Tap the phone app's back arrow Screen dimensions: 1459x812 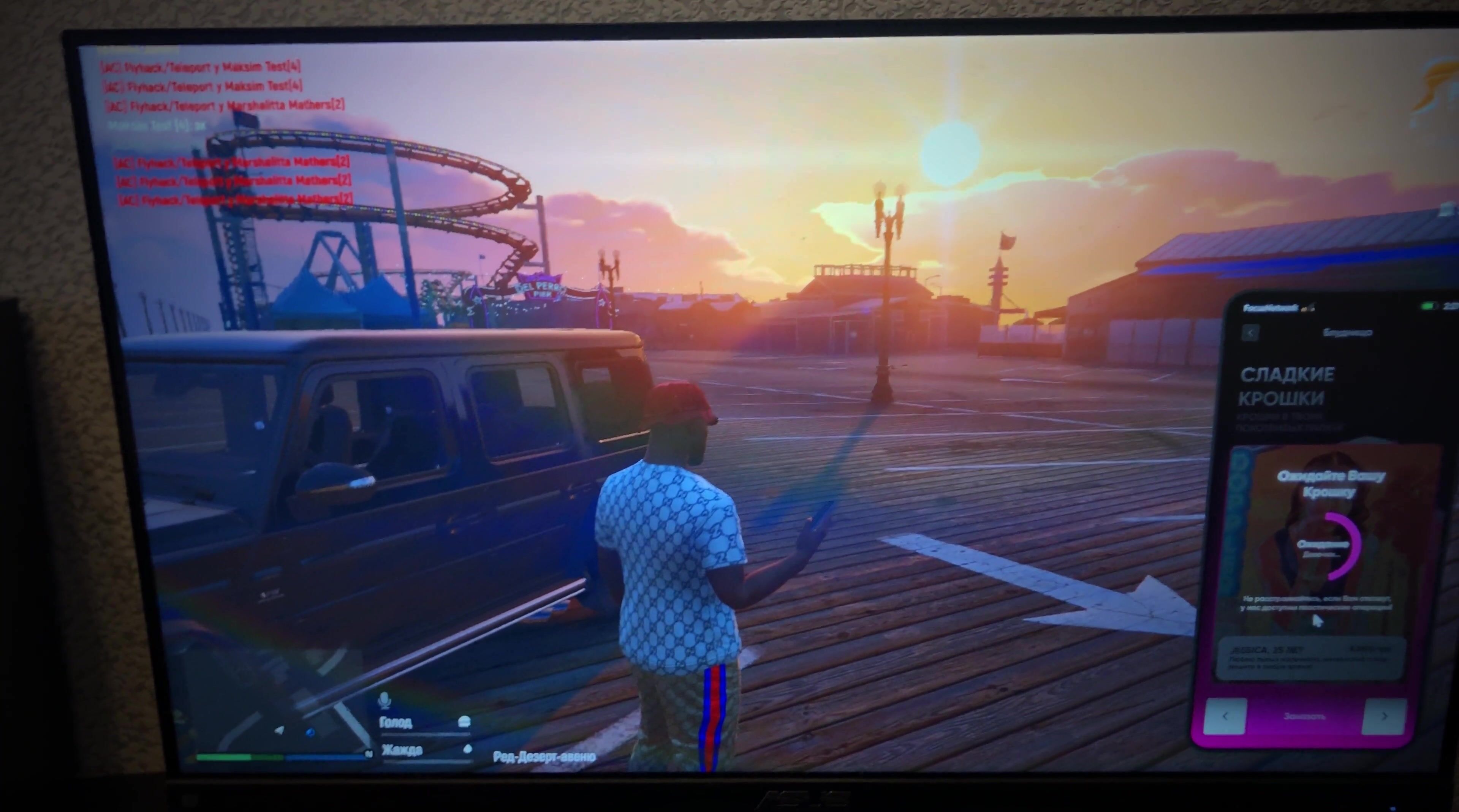1250,333
